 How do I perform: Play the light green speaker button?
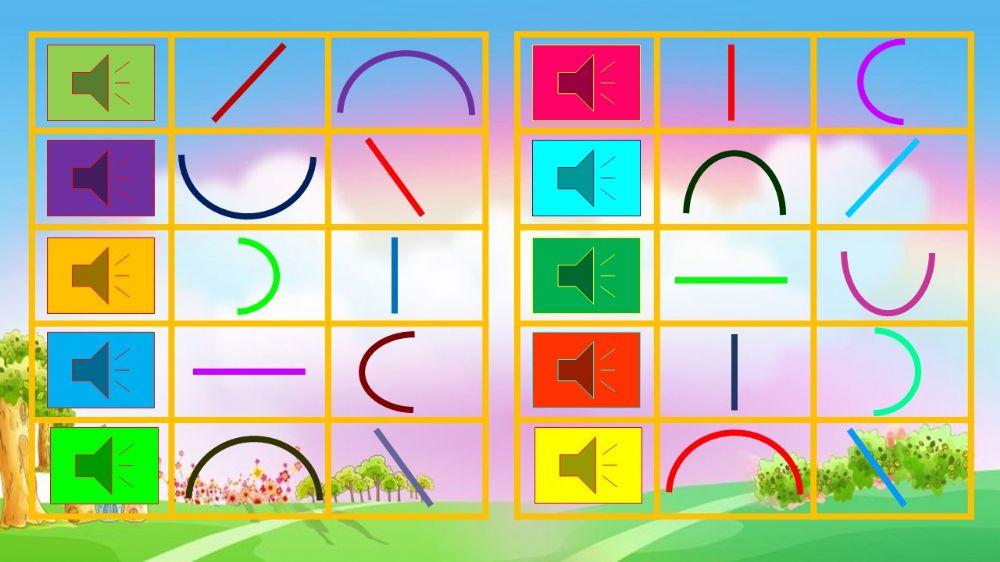pos(101,83)
